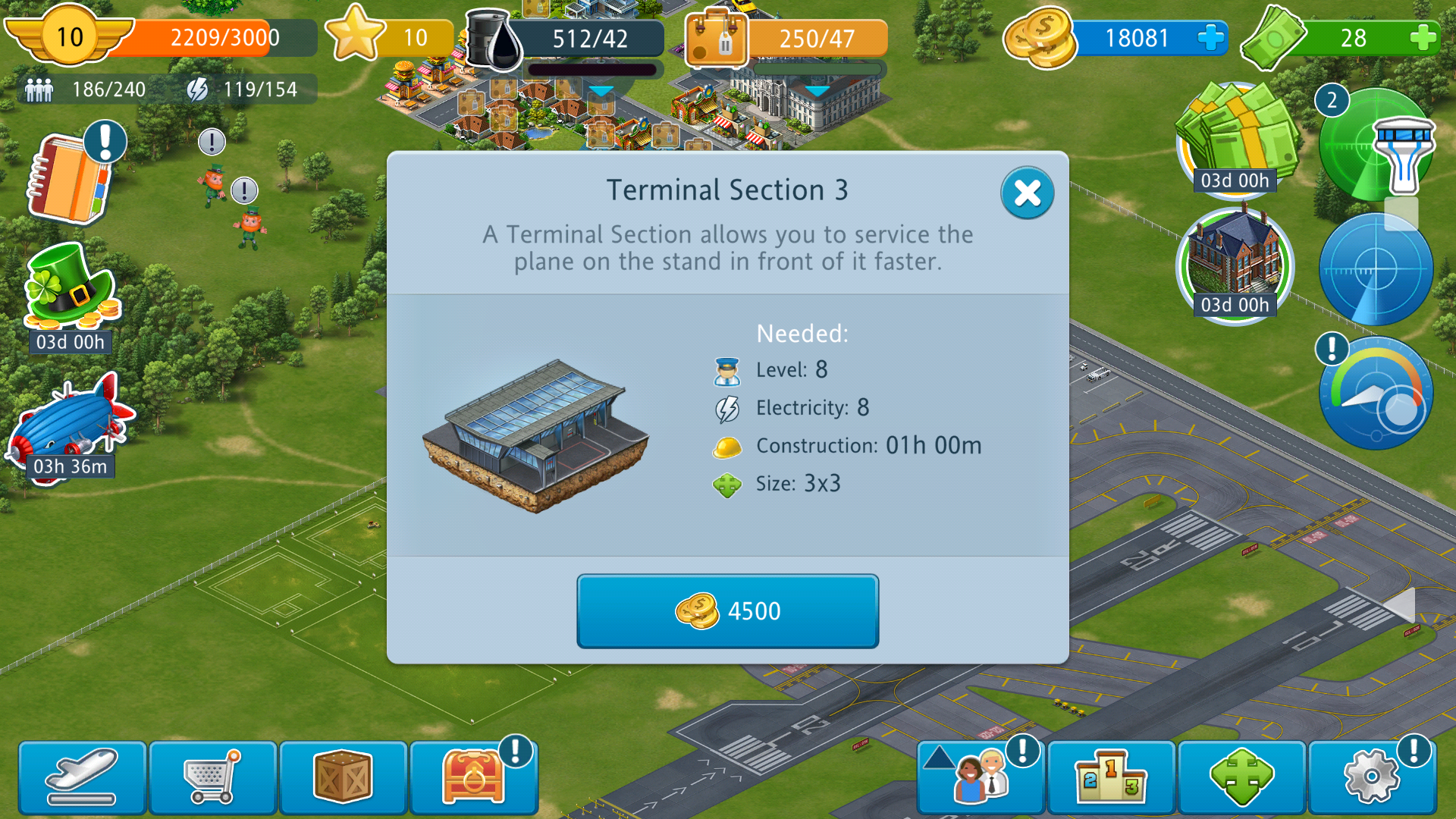Image resolution: width=1456 pixels, height=819 pixels.
Task: Add more coins with the blue plus
Action: point(1210,38)
